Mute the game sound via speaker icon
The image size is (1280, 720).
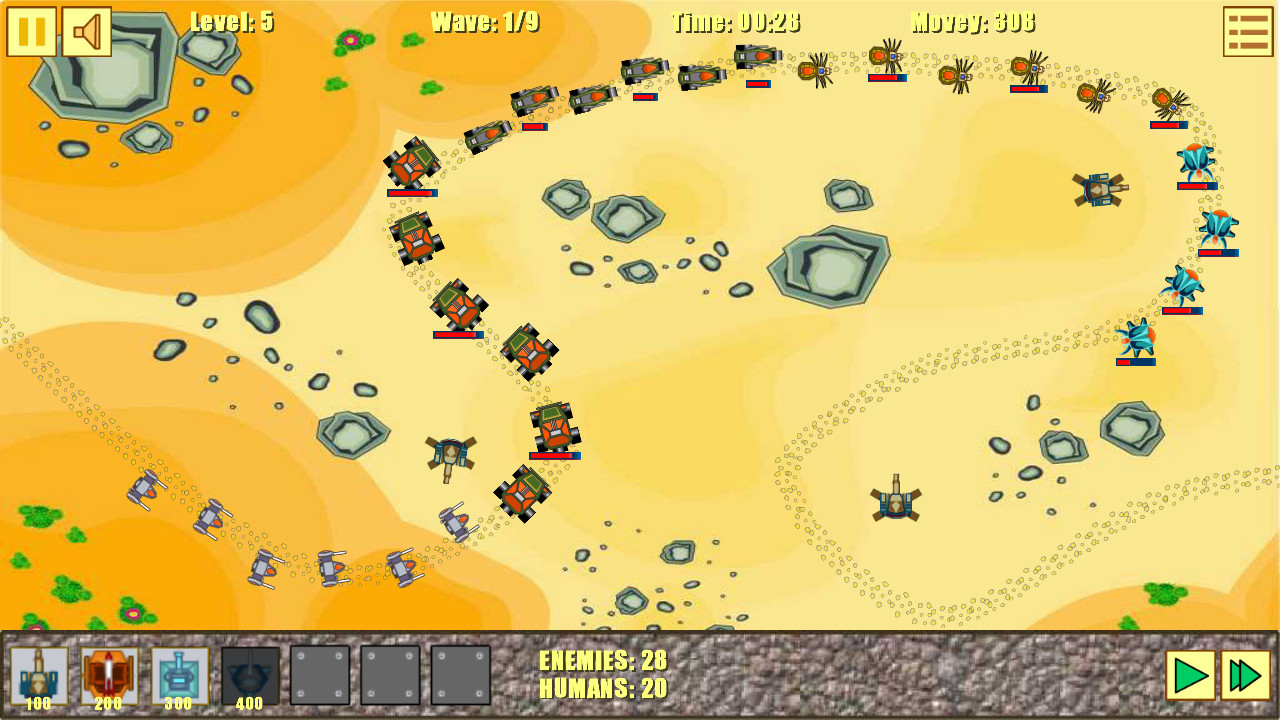tap(85, 31)
